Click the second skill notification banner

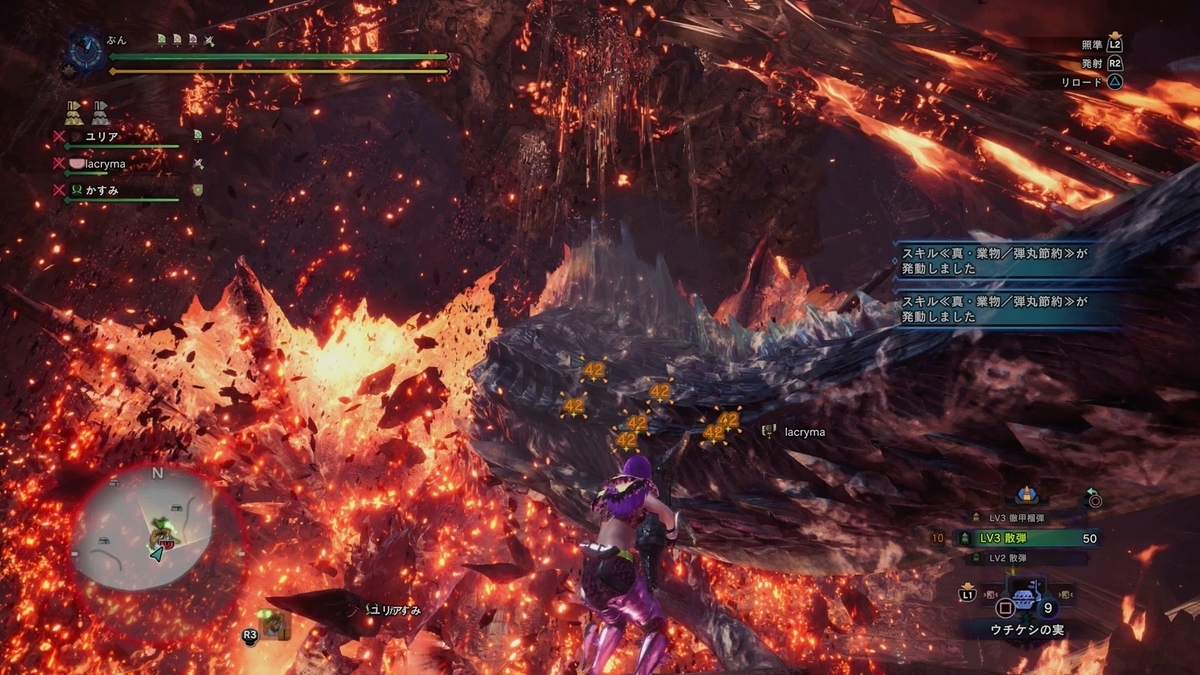(1010, 307)
